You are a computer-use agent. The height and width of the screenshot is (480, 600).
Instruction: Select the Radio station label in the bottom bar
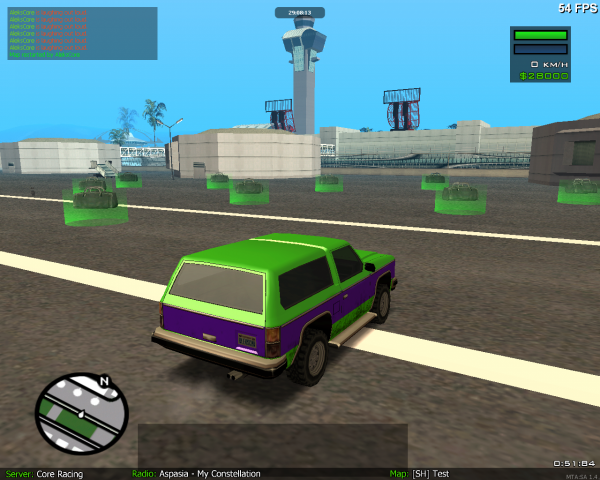[x=196, y=474]
